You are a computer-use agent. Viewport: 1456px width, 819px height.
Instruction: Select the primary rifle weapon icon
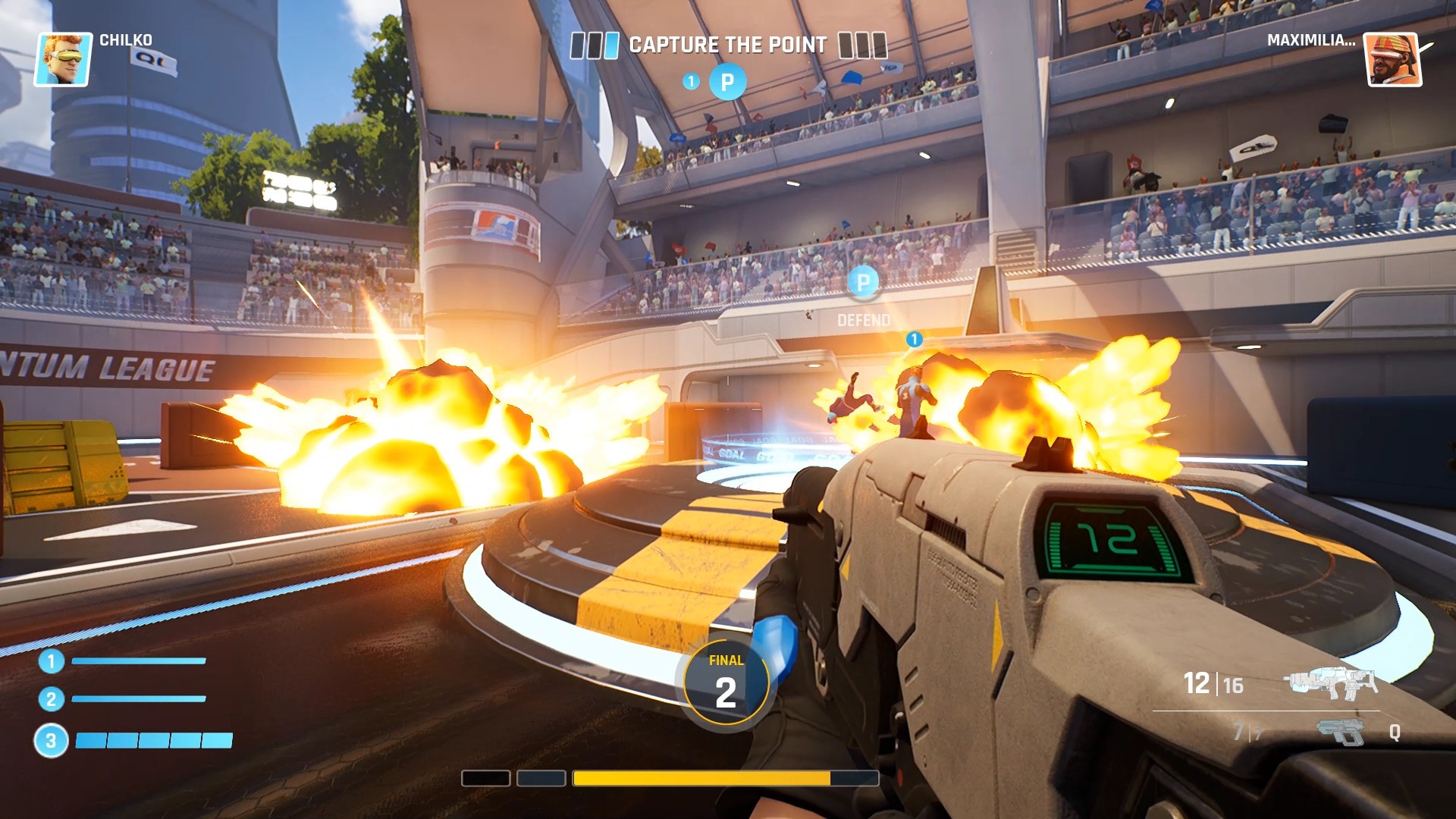(x=1330, y=682)
